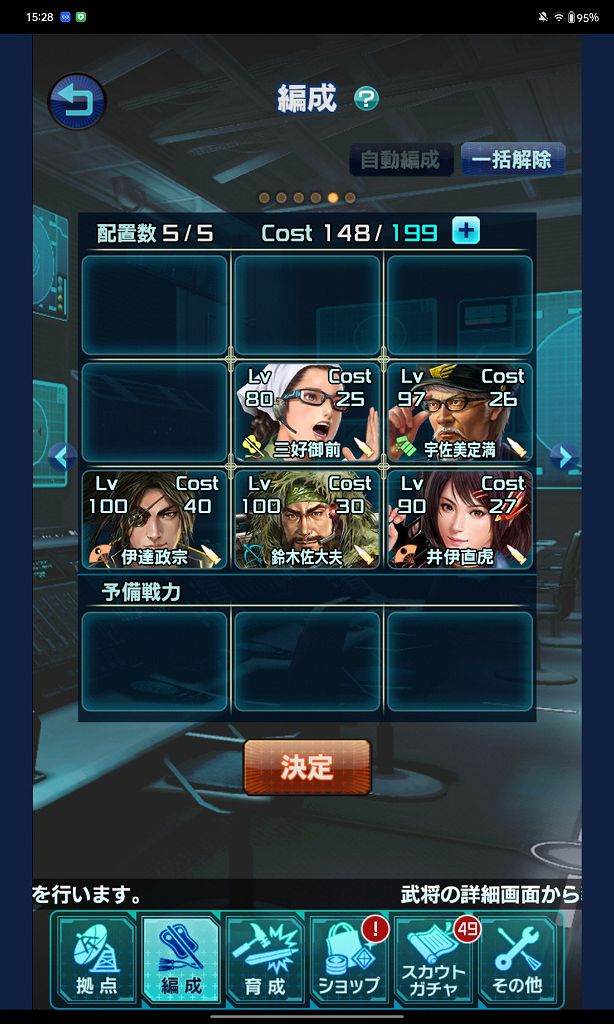614x1024 pixels.
Task: Select the 宇佐美定満 unit card
Action: (x=459, y=411)
